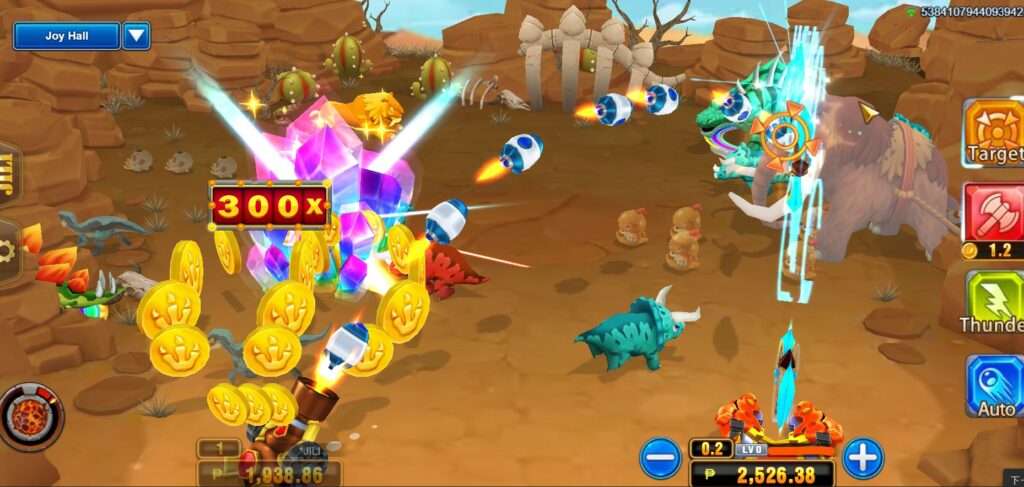Turn on Auto fire
This screenshot has width=1024, height=487.
(994, 386)
